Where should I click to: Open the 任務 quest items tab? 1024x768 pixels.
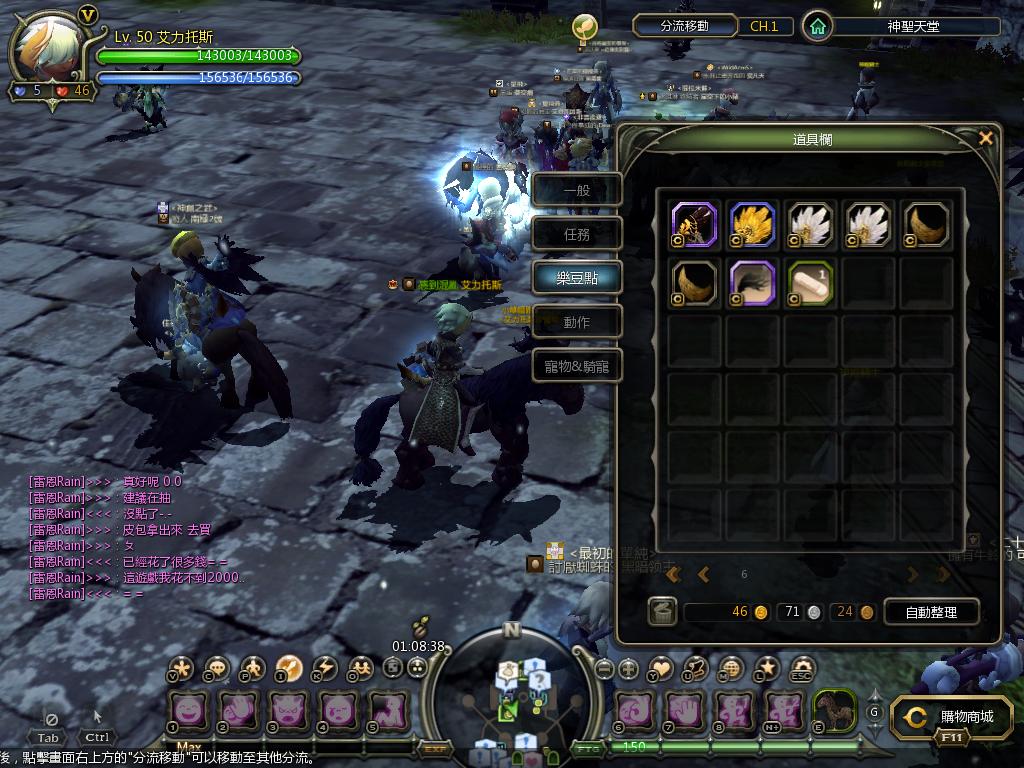point(577,234)
